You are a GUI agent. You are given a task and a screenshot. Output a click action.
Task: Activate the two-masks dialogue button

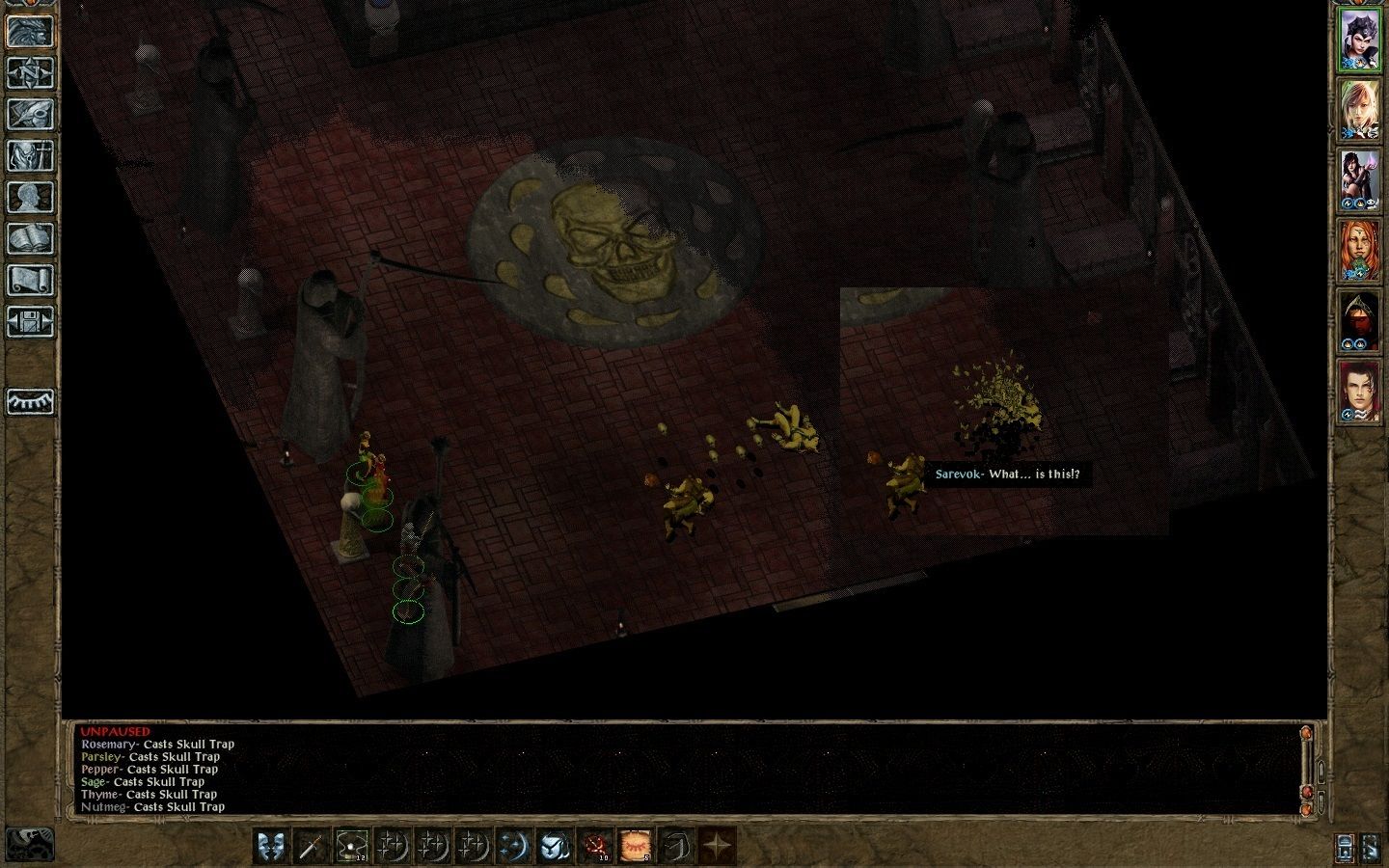[272, 846]
